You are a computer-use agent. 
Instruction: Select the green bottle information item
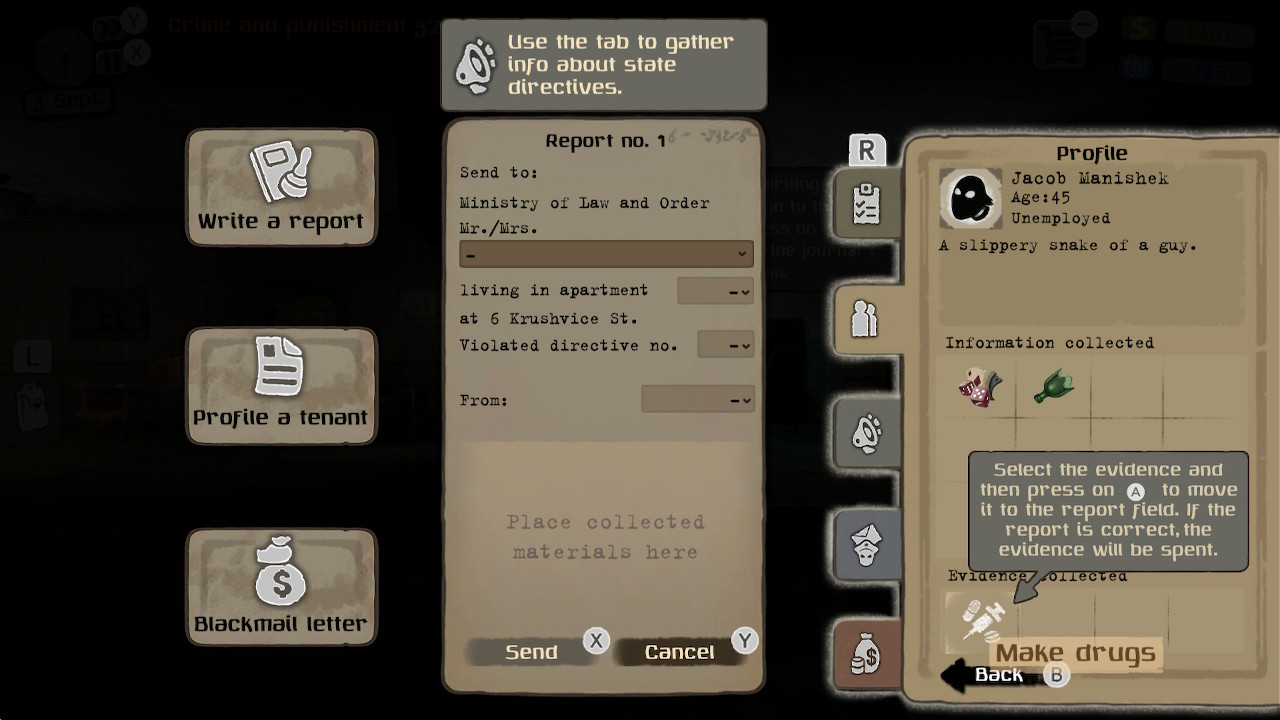(x=1053, y=386)
